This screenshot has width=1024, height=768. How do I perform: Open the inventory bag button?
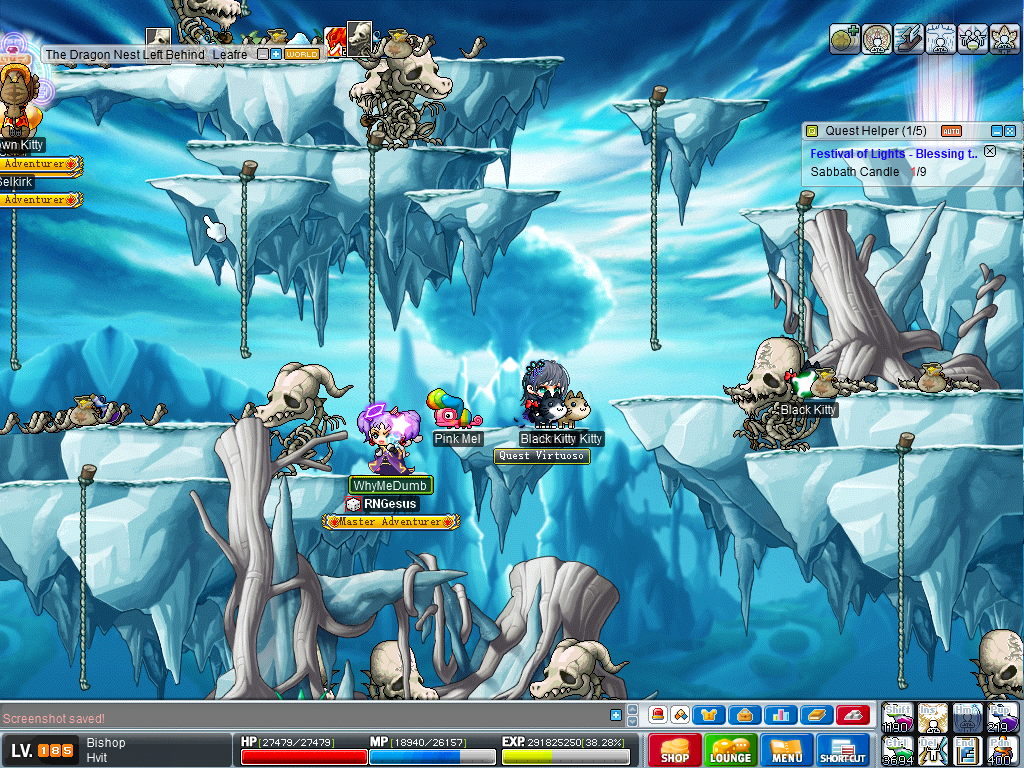click(x=745, y=715)
